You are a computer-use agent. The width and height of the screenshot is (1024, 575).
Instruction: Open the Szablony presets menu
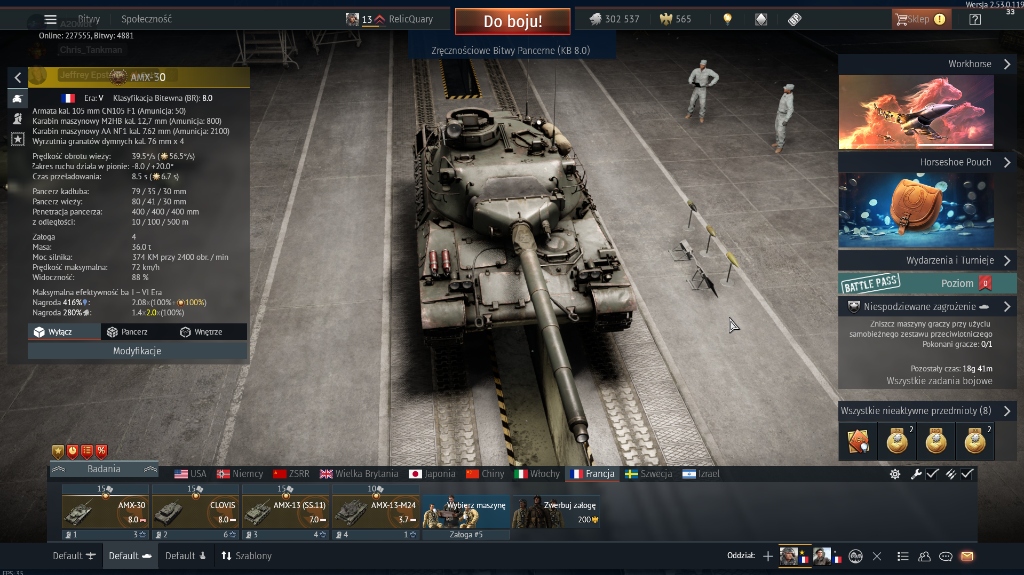click(x=246, y=556)
